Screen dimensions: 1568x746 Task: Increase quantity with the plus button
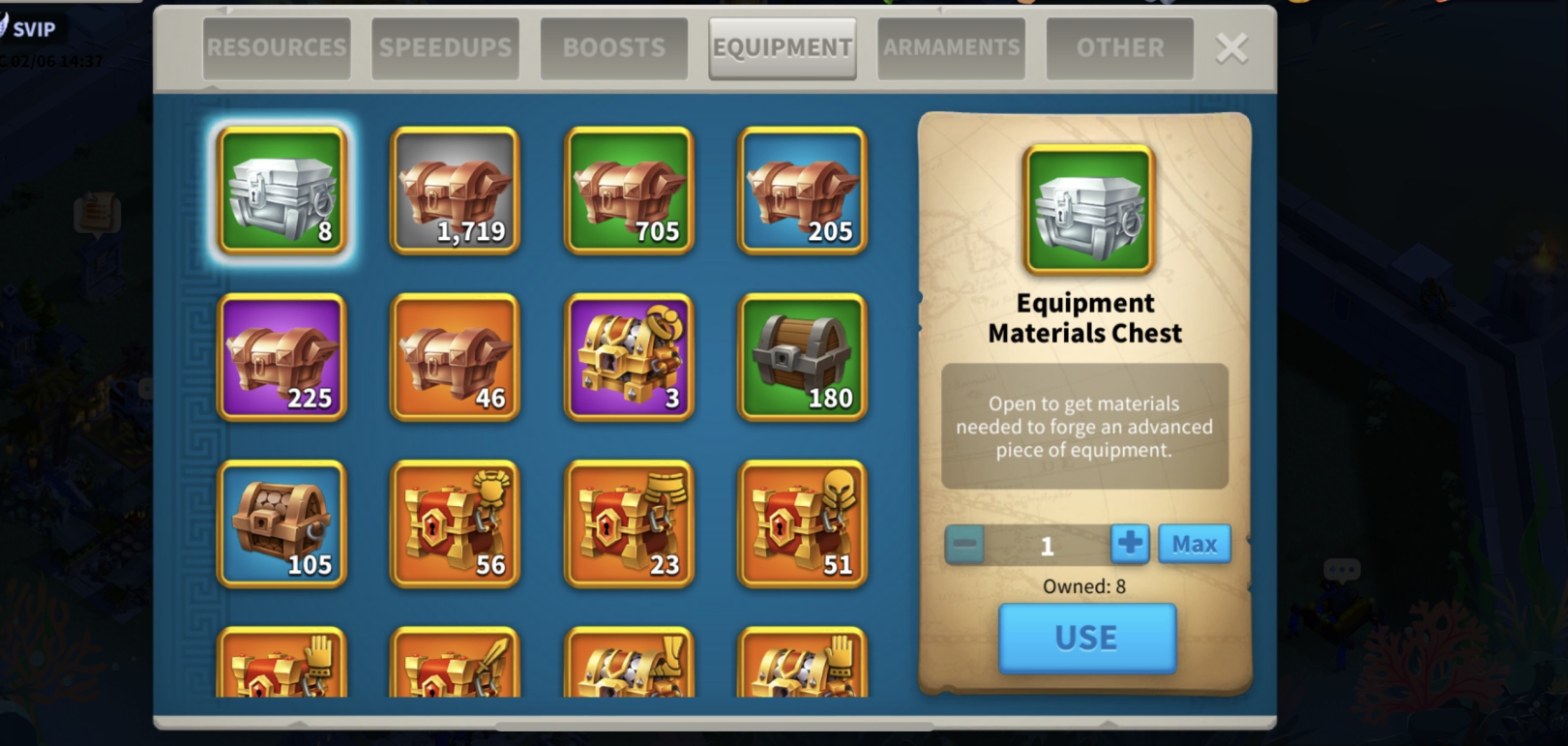(1129, 544)
